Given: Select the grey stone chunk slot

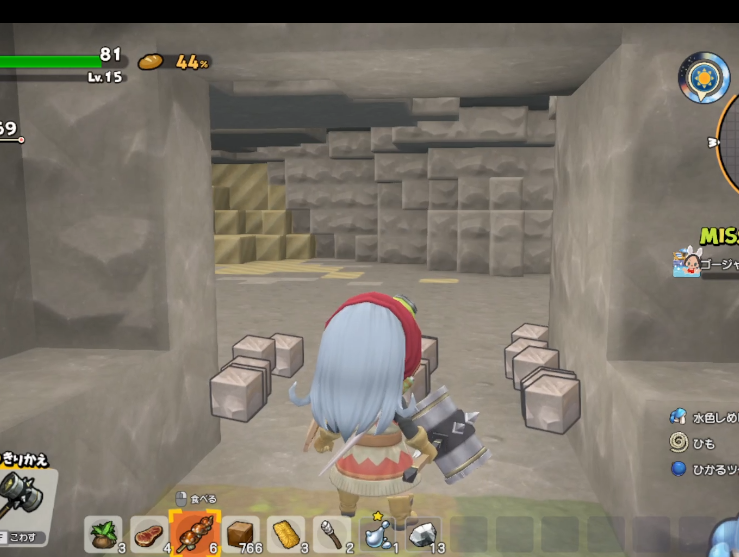Looking at the screenshot, I should [x=423, y=533].
